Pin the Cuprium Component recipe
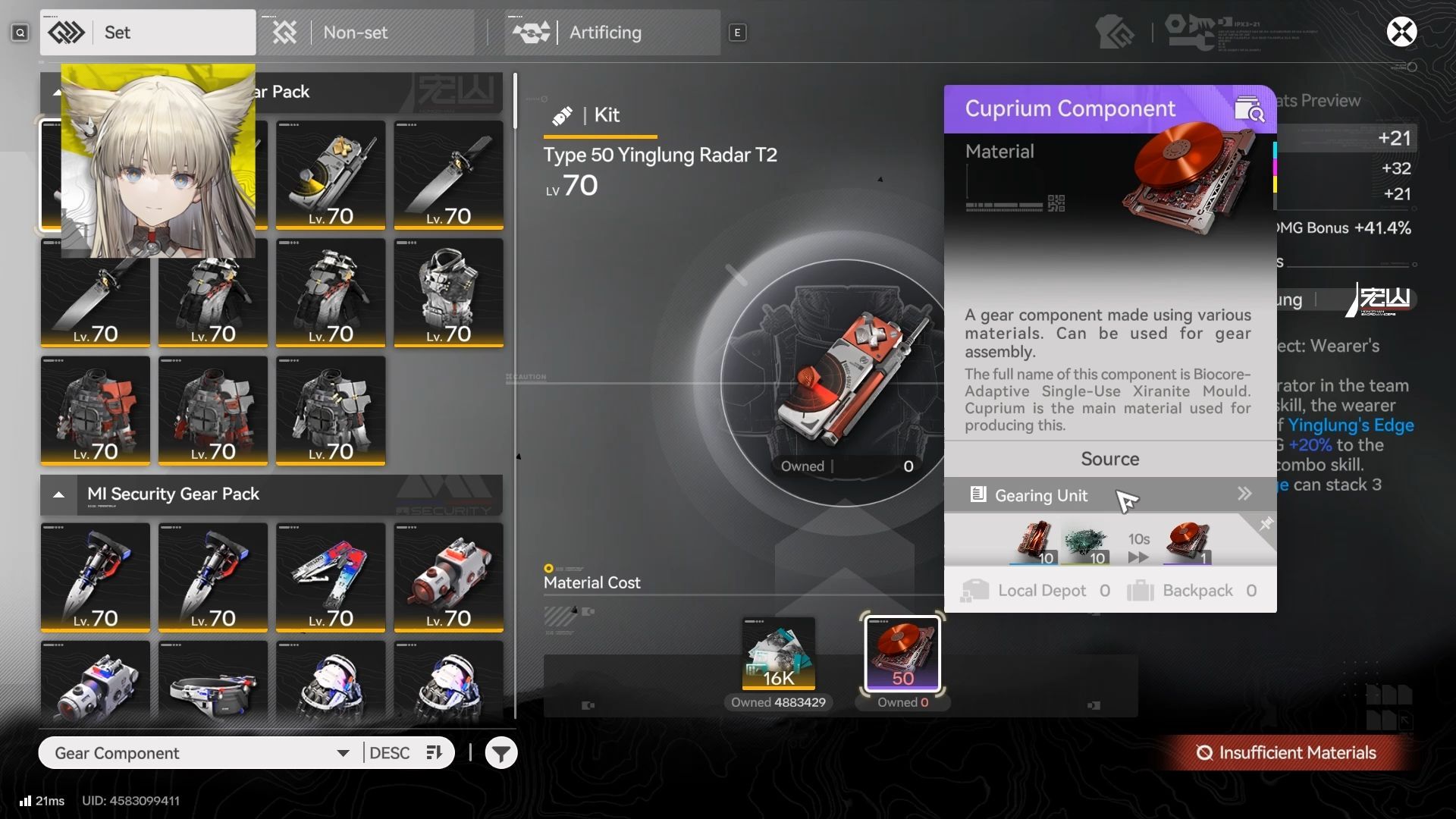The width and height of the screenshot is (1456, 819). click(1266, 524)
